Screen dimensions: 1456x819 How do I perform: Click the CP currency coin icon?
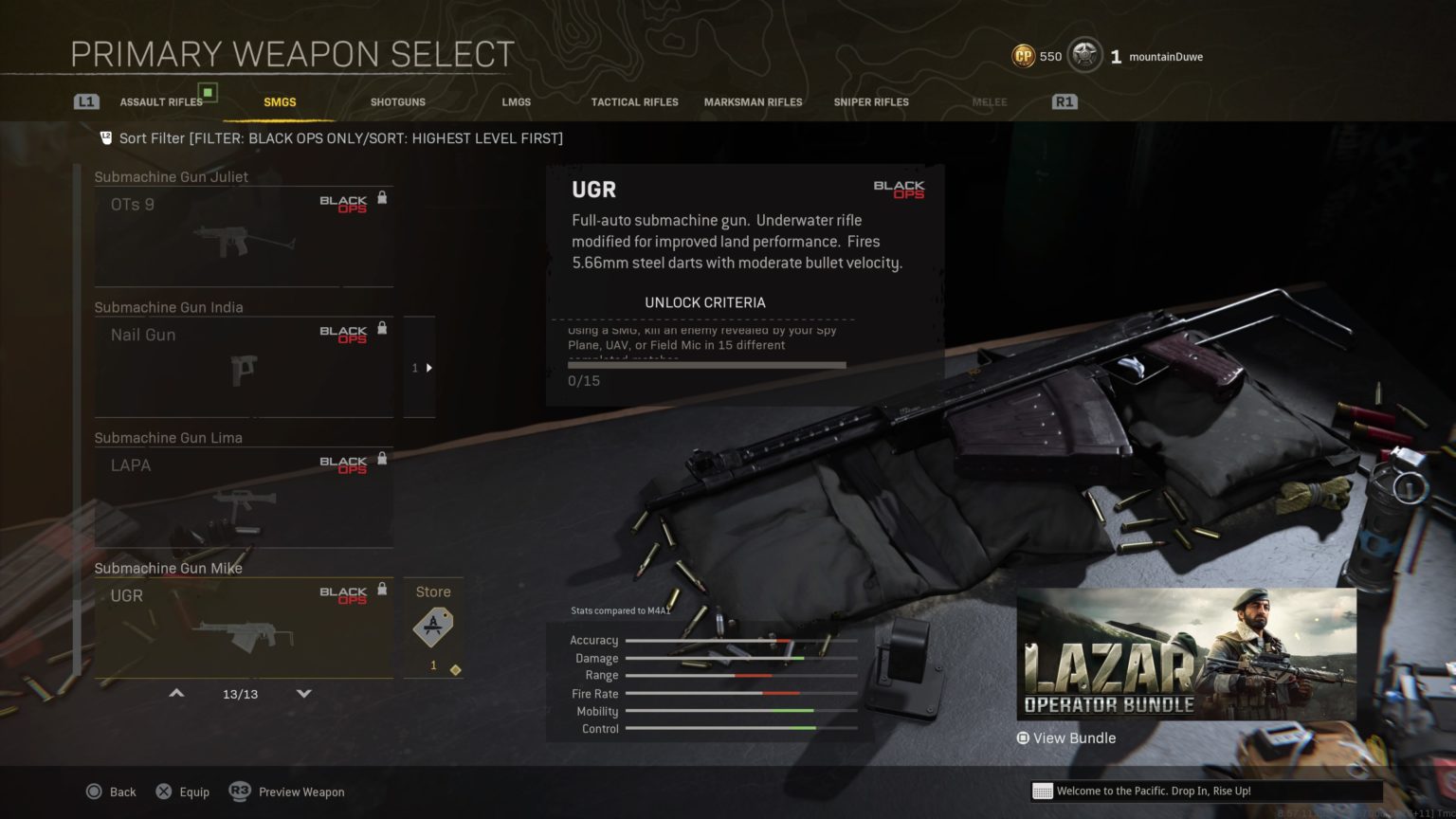(1022, 56)
